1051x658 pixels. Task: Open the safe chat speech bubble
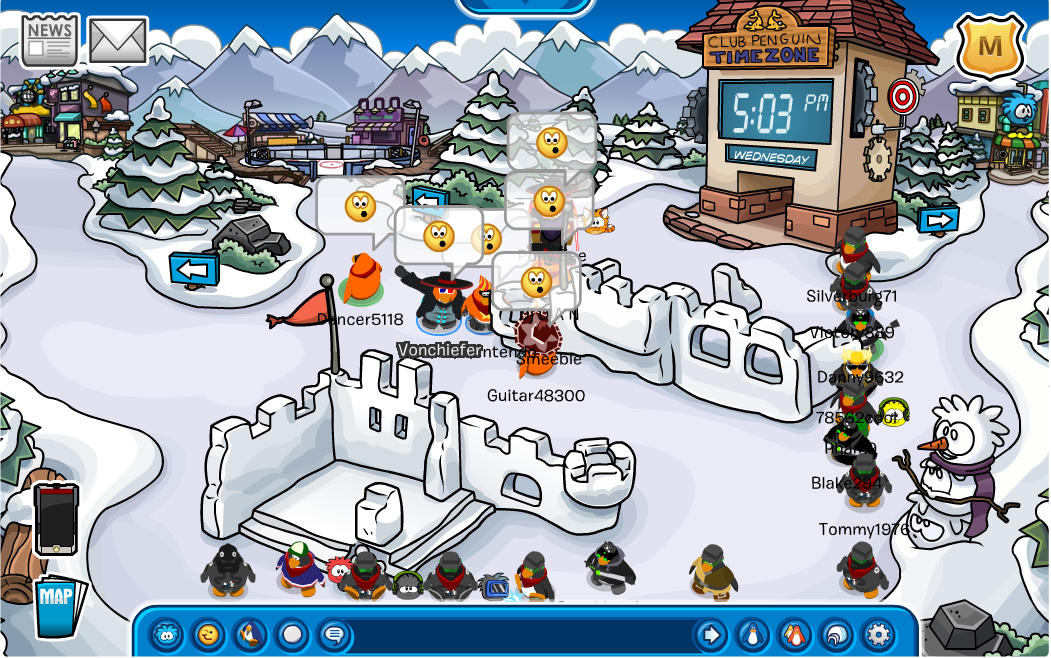[x=334, y=634]
